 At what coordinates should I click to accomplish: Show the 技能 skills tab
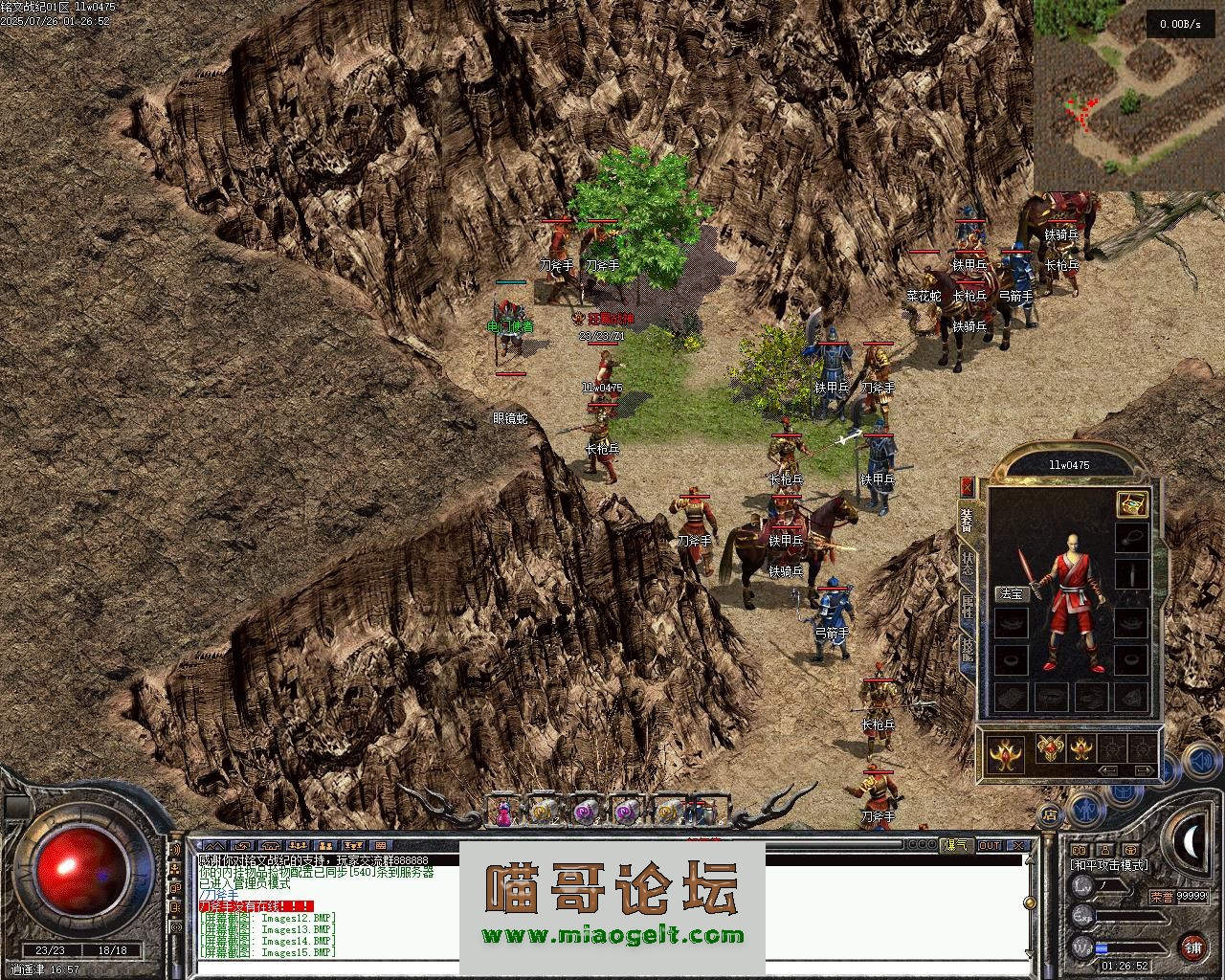click(968, 651)
